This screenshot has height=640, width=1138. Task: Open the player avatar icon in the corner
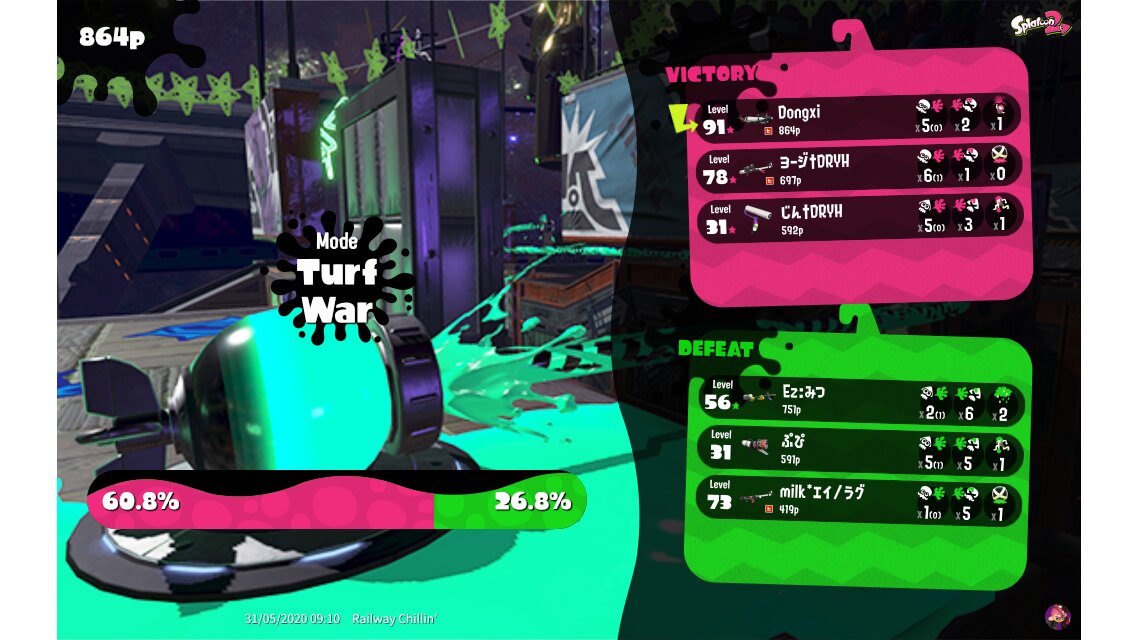click(x=1057, y=616)
